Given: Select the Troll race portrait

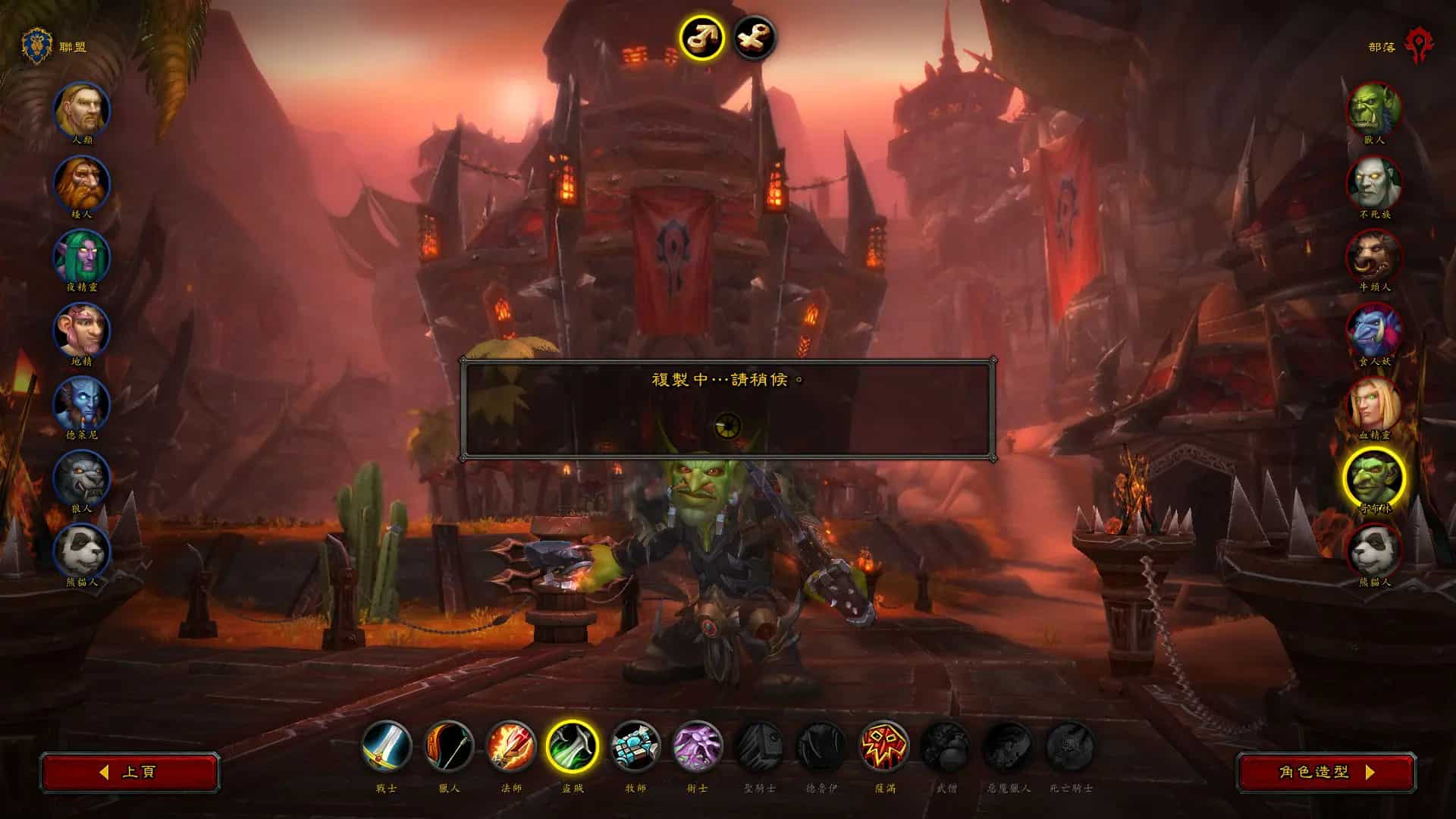Looking at the screenshot, I should [1374, 331].
